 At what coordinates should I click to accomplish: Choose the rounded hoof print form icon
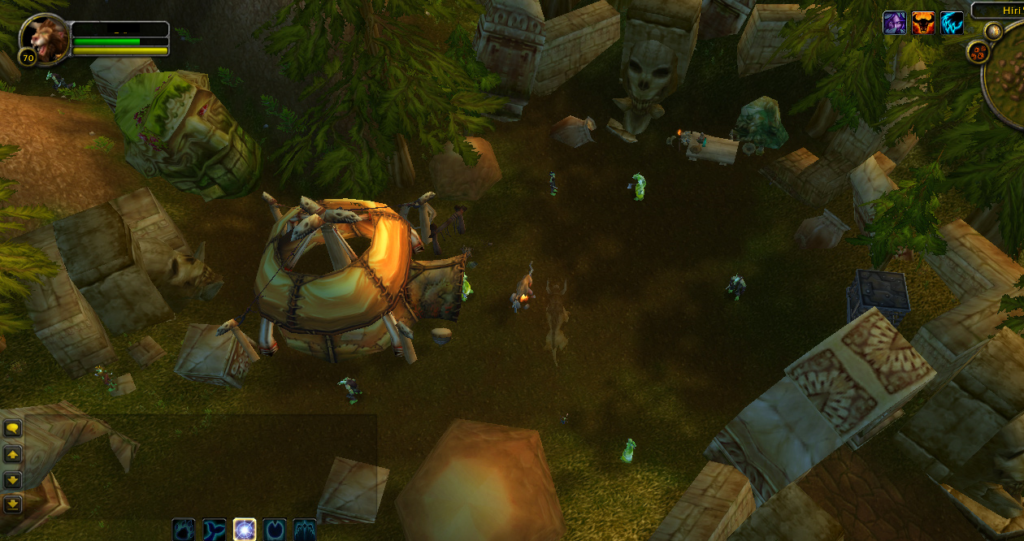pyautogui.click(x=274, y=529)
